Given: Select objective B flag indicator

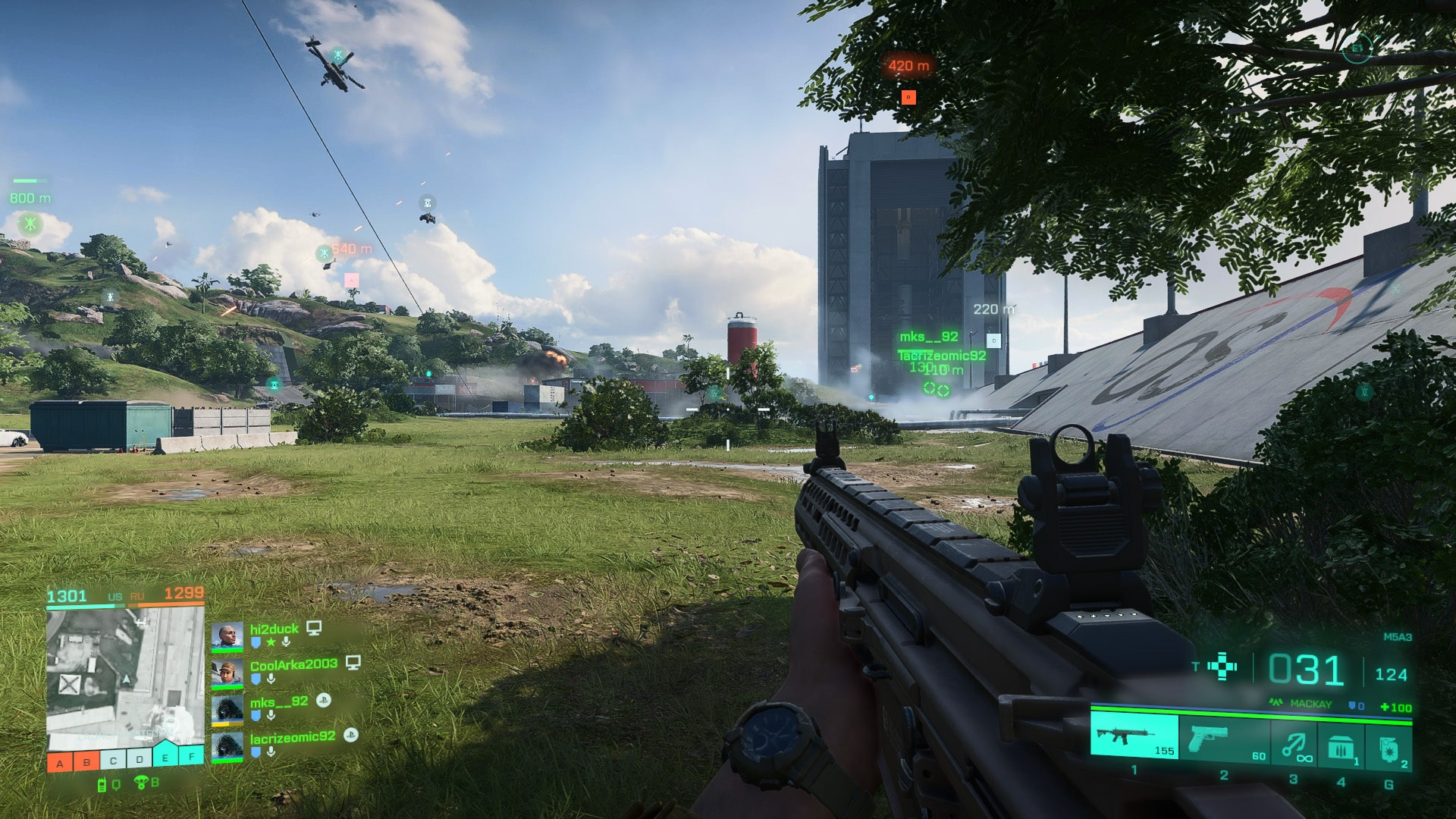Looking at the screenshot, I should [86, 762].
